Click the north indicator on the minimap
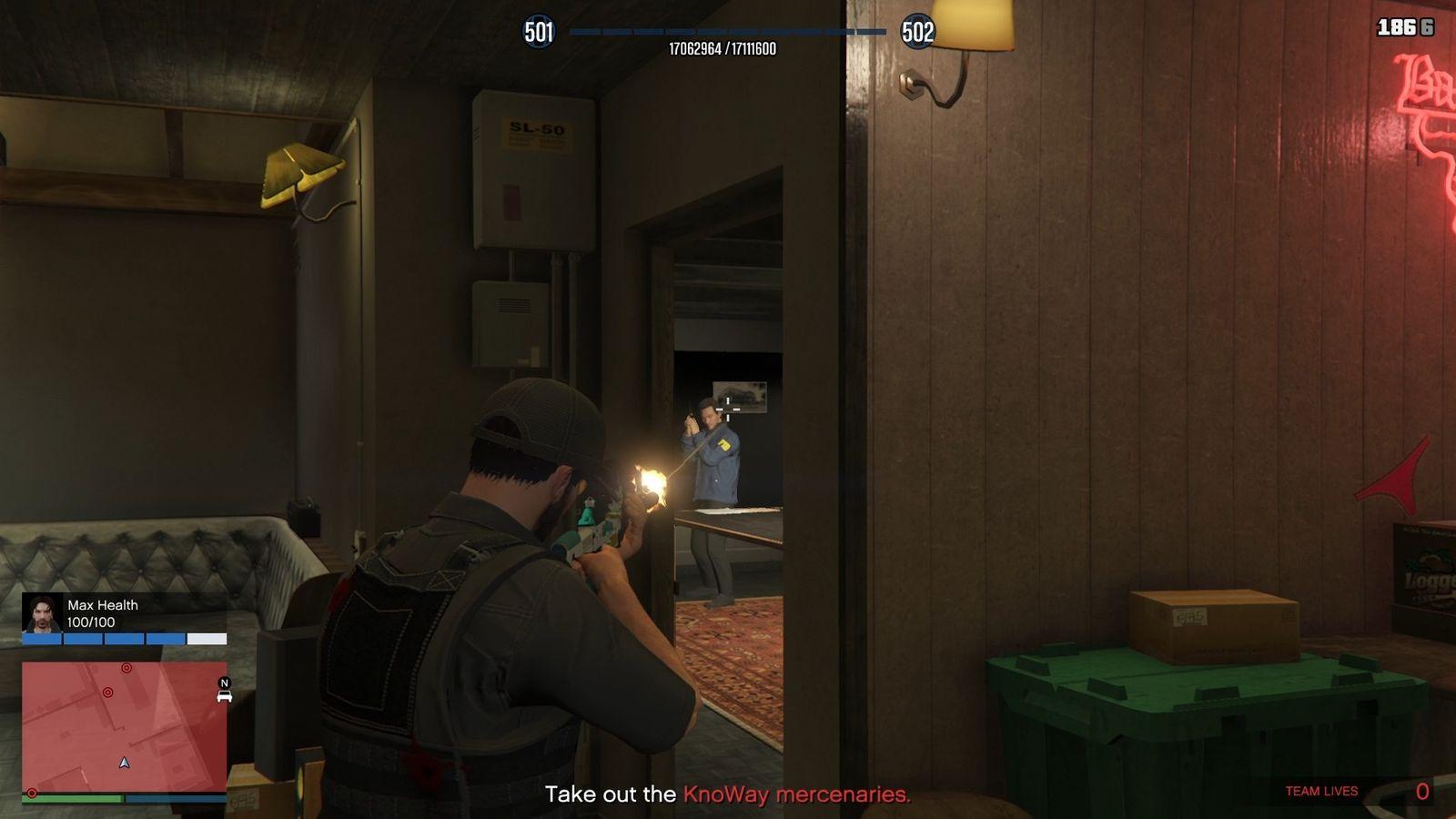Image resolution: width=1456 pixels, height=819 pixels. click(224, 682)
